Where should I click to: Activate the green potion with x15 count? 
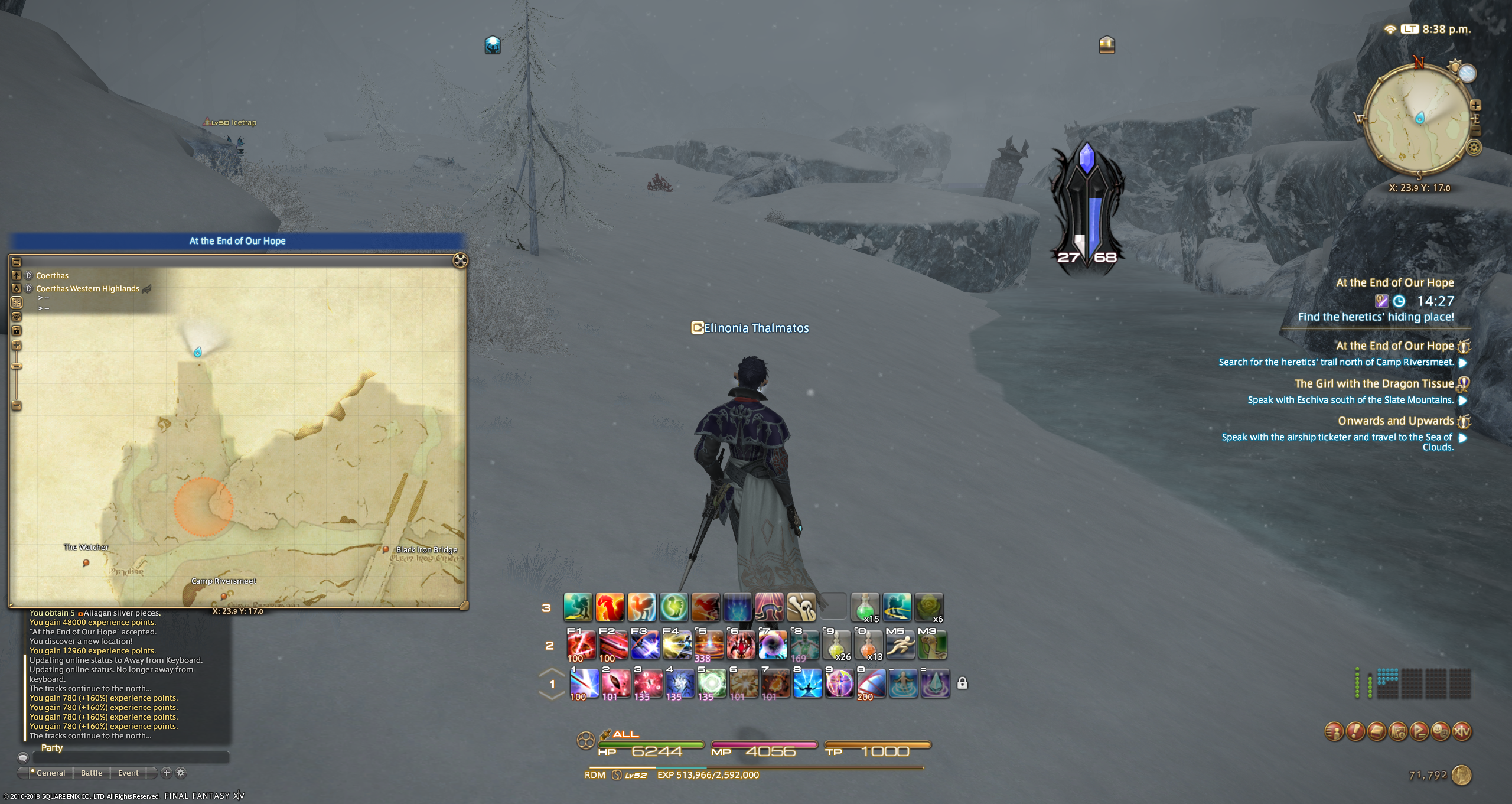(865, 607)
